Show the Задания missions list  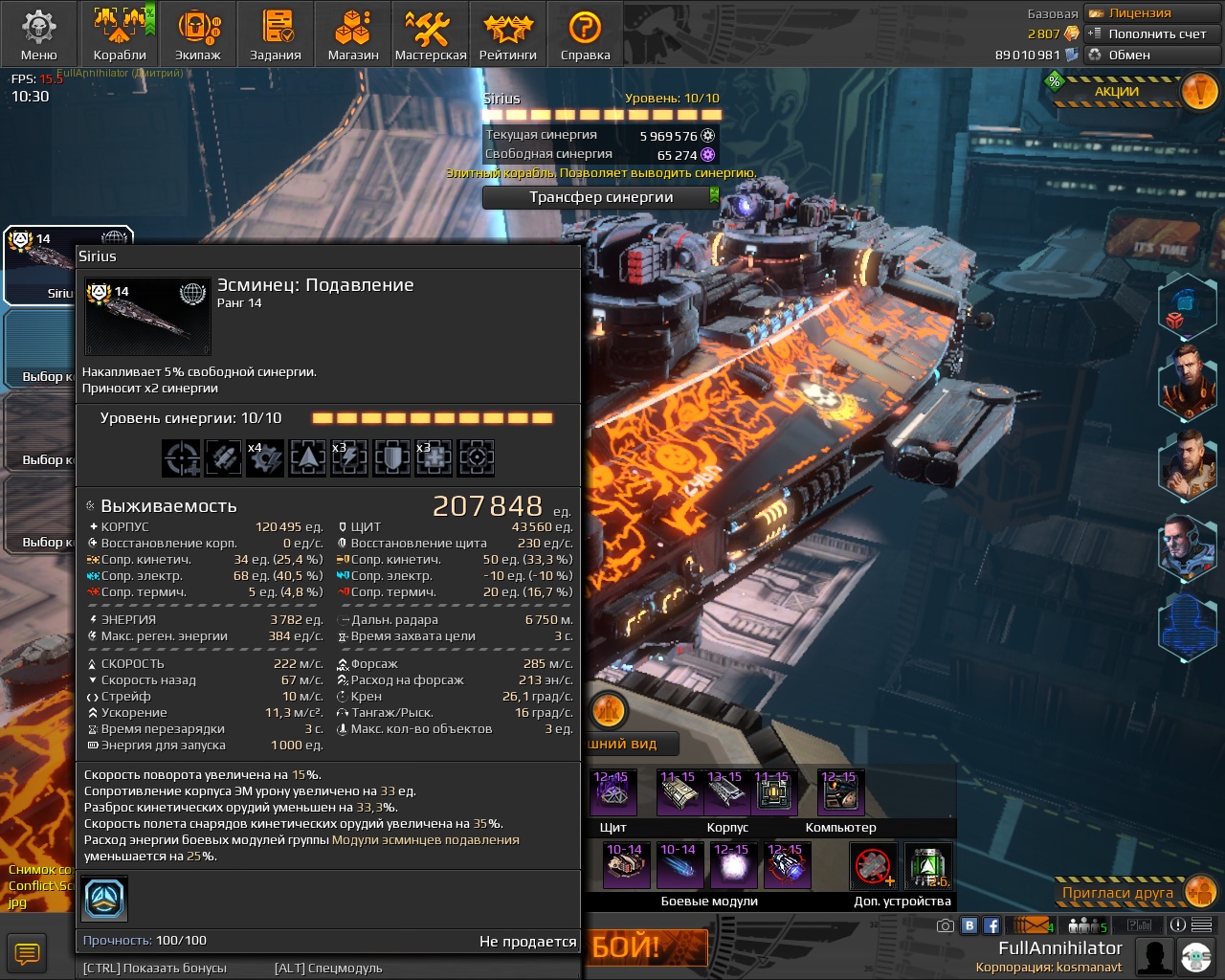(x=276, y=33)
